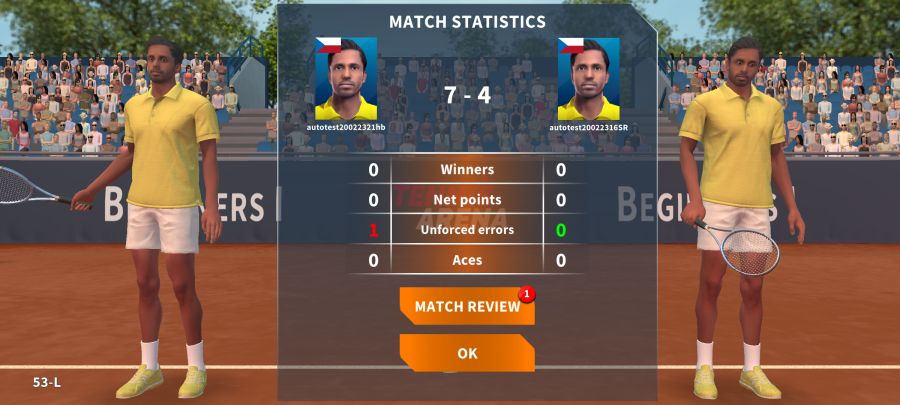Confirm match statistics with OK
Viewport: 900px width, 405px height.
[467, 353]
